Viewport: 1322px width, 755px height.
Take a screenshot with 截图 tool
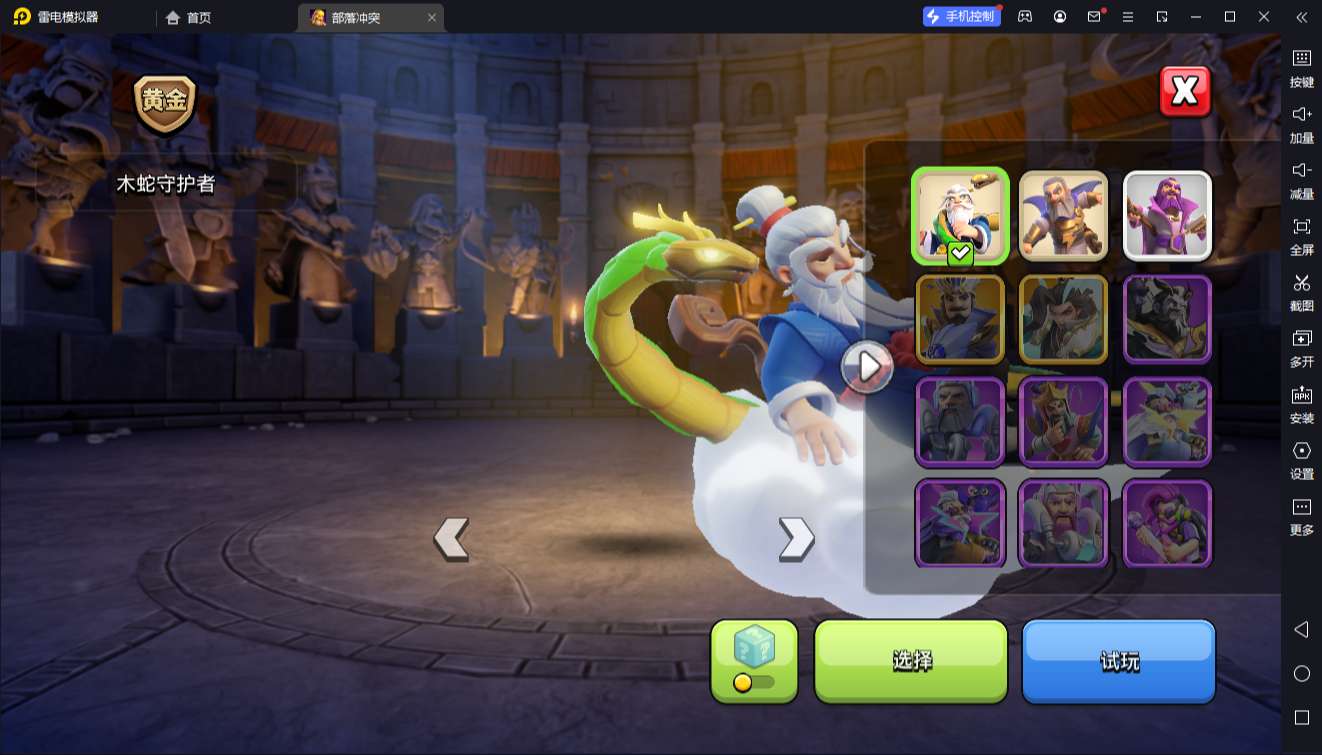pyautogui.click(x=1301, y=292)
